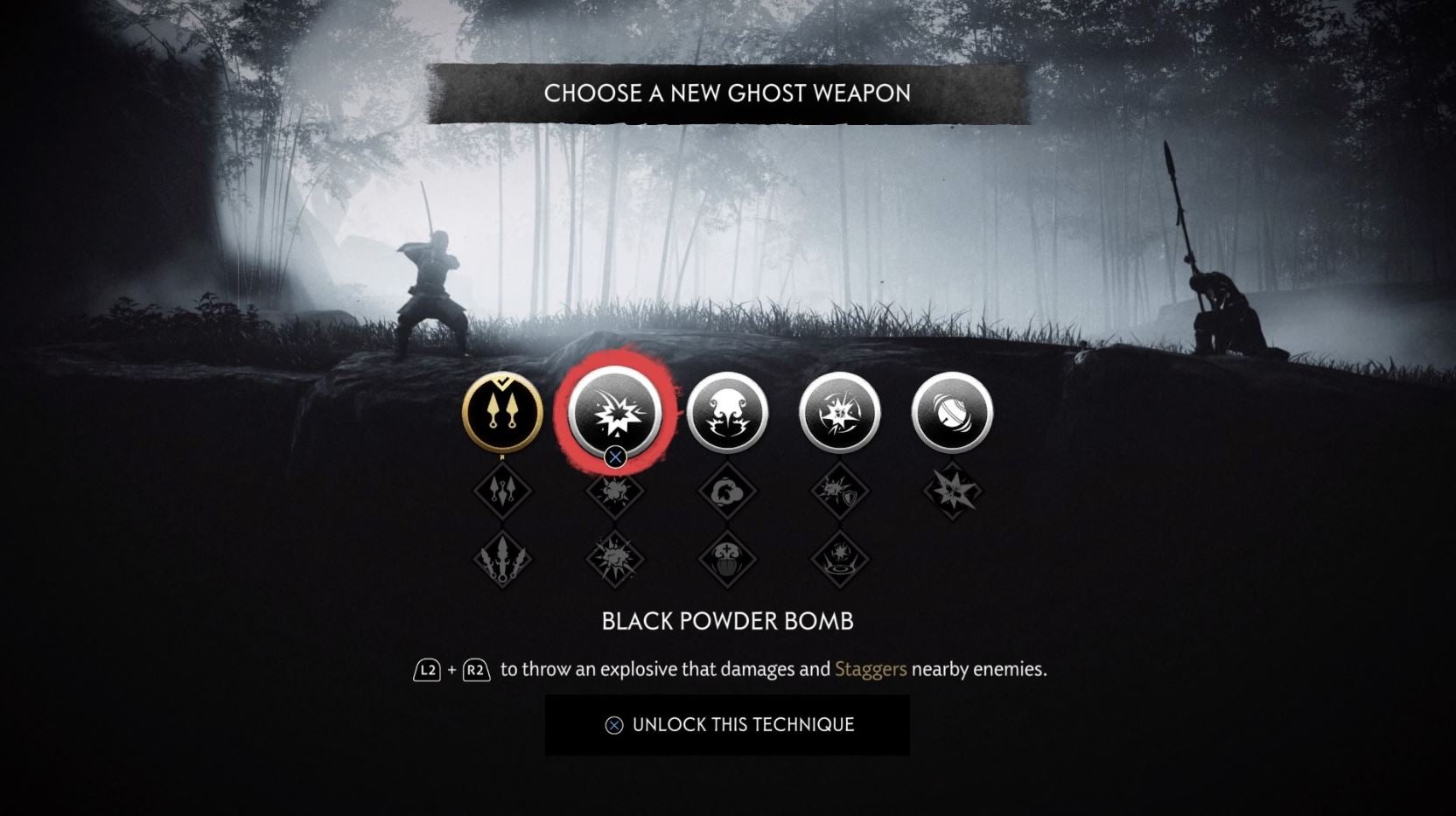Viewport: 1456px width, 816px height.
Task: Select the Wind Chime explosion upgrade diamond
Action: [950, 492]
